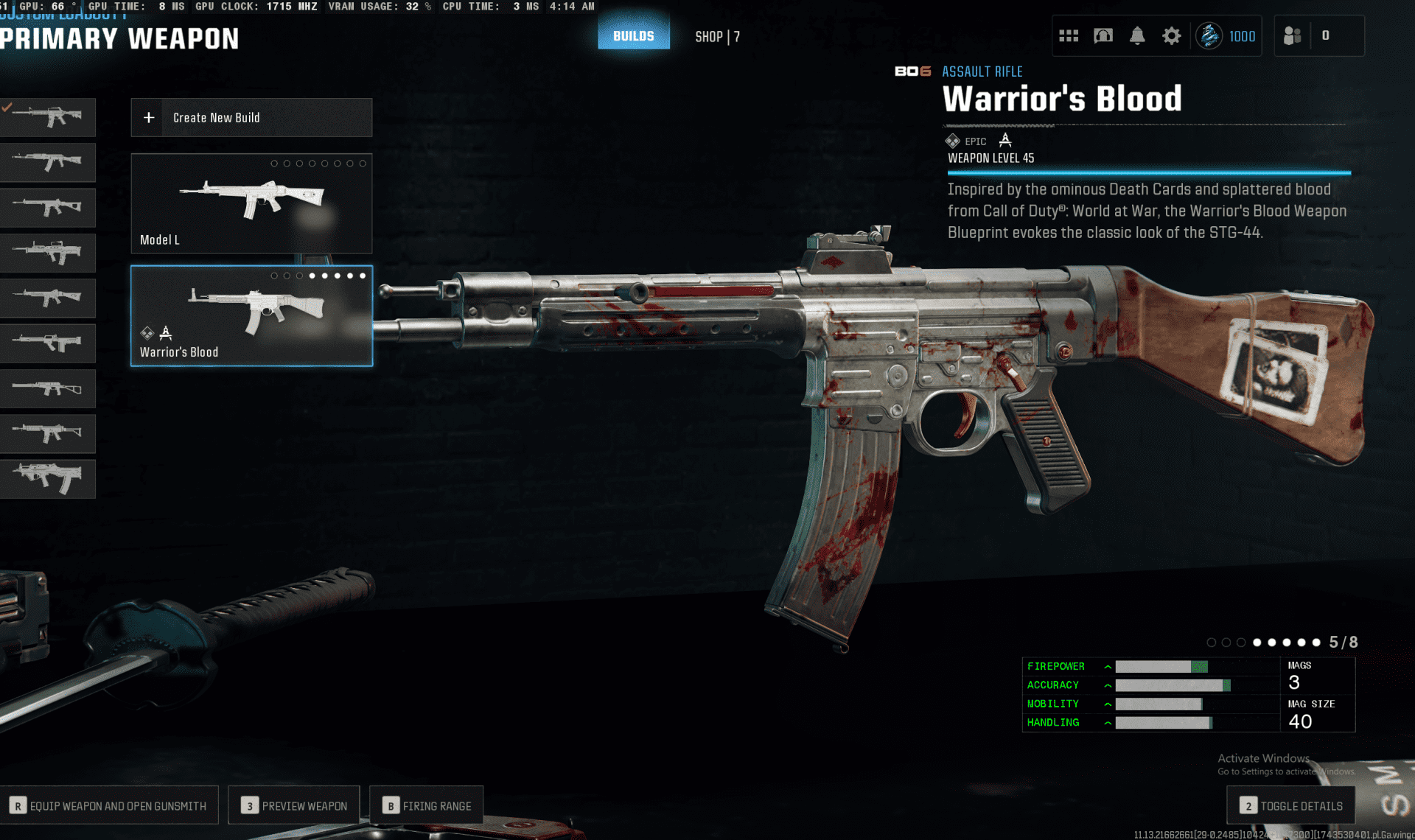Choose the Warrior's Blood blueprint card
Viewport: 1415px width, 840px height.
pos(251,316)
